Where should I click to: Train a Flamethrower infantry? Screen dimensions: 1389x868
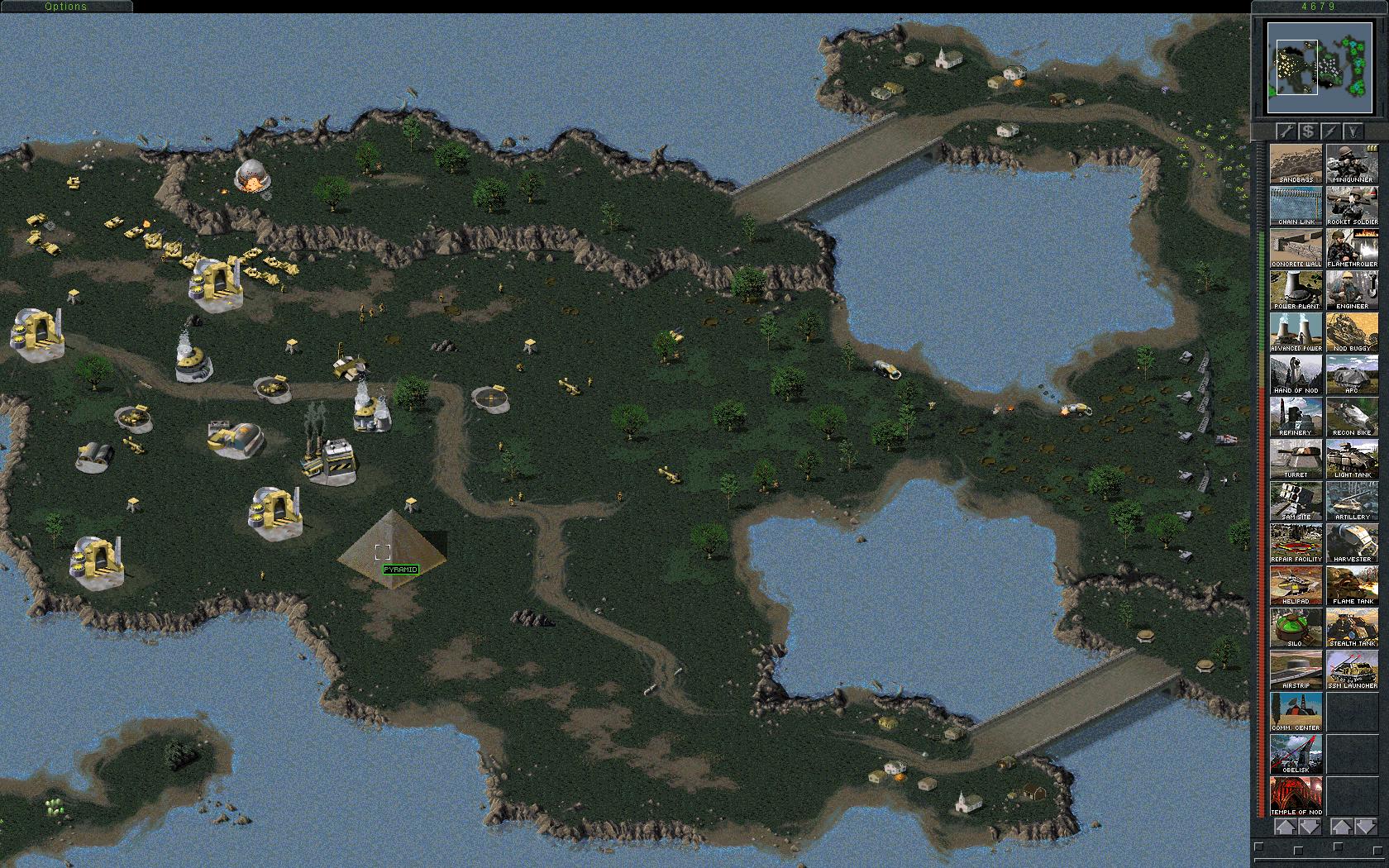1351,248
